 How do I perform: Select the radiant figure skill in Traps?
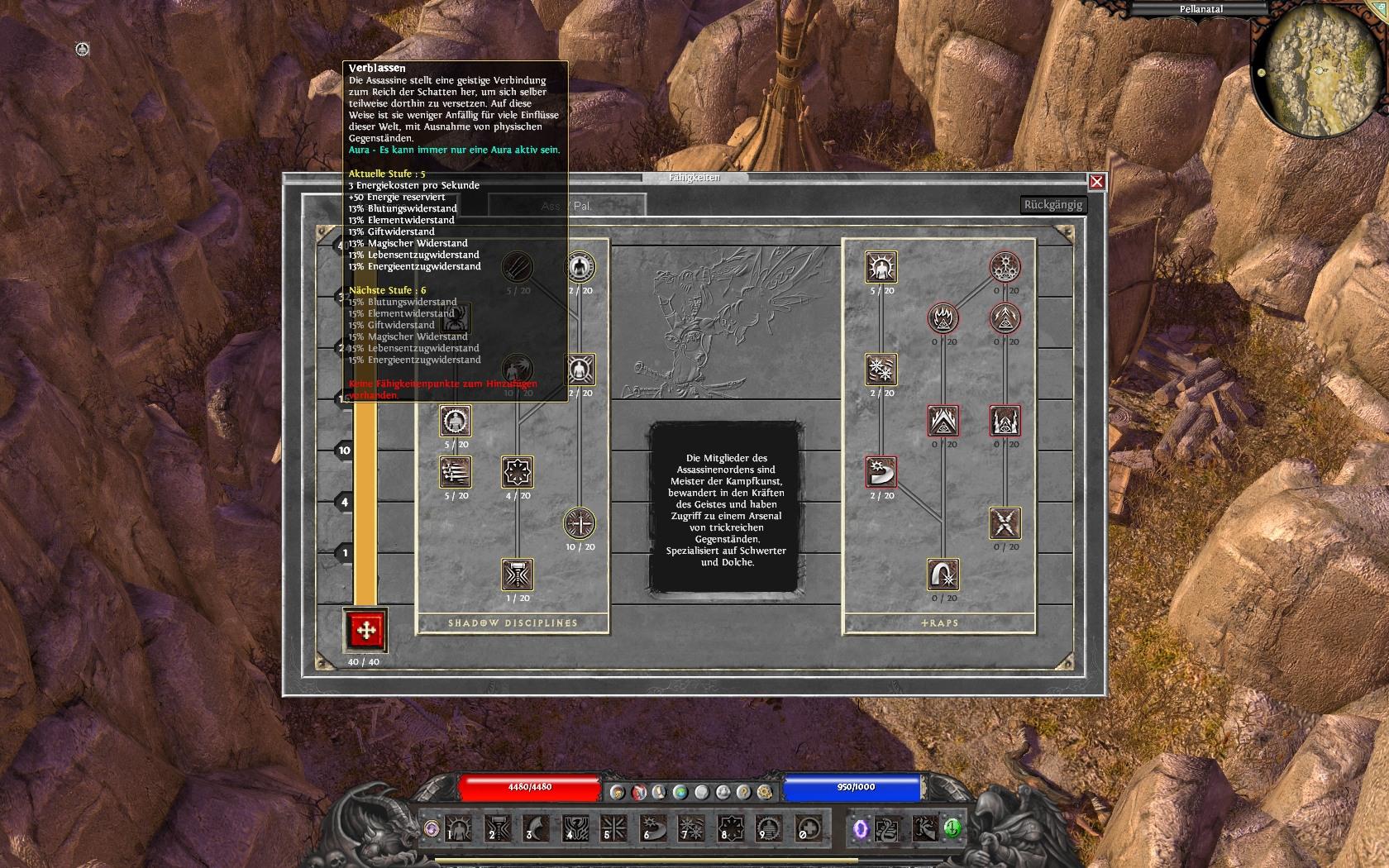(x=881, y=267)
